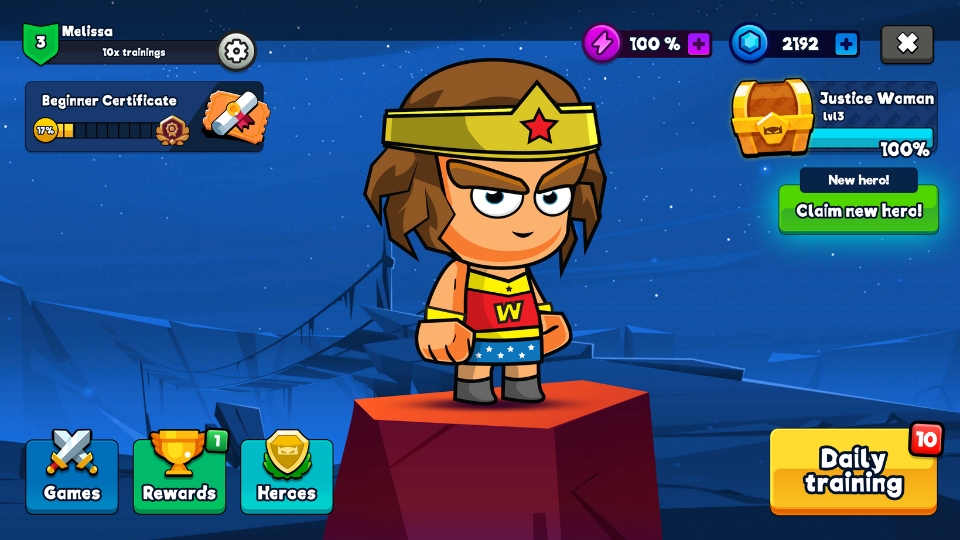This screenshot has height=540, width=960.
Task: Open the gear settings icon
Action: [236, 50]
